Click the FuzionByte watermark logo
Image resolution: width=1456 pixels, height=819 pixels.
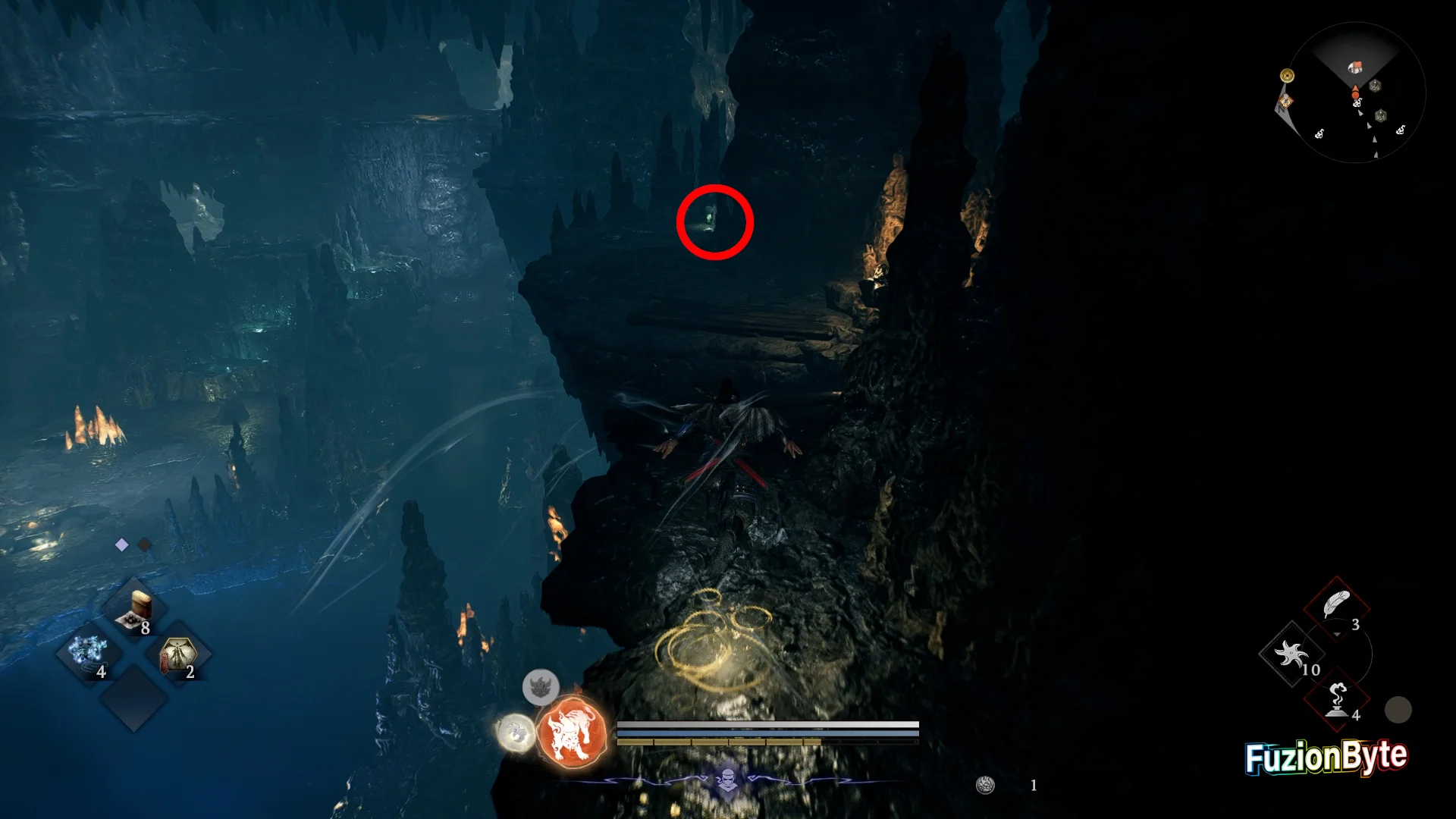tap(1326, 757)
